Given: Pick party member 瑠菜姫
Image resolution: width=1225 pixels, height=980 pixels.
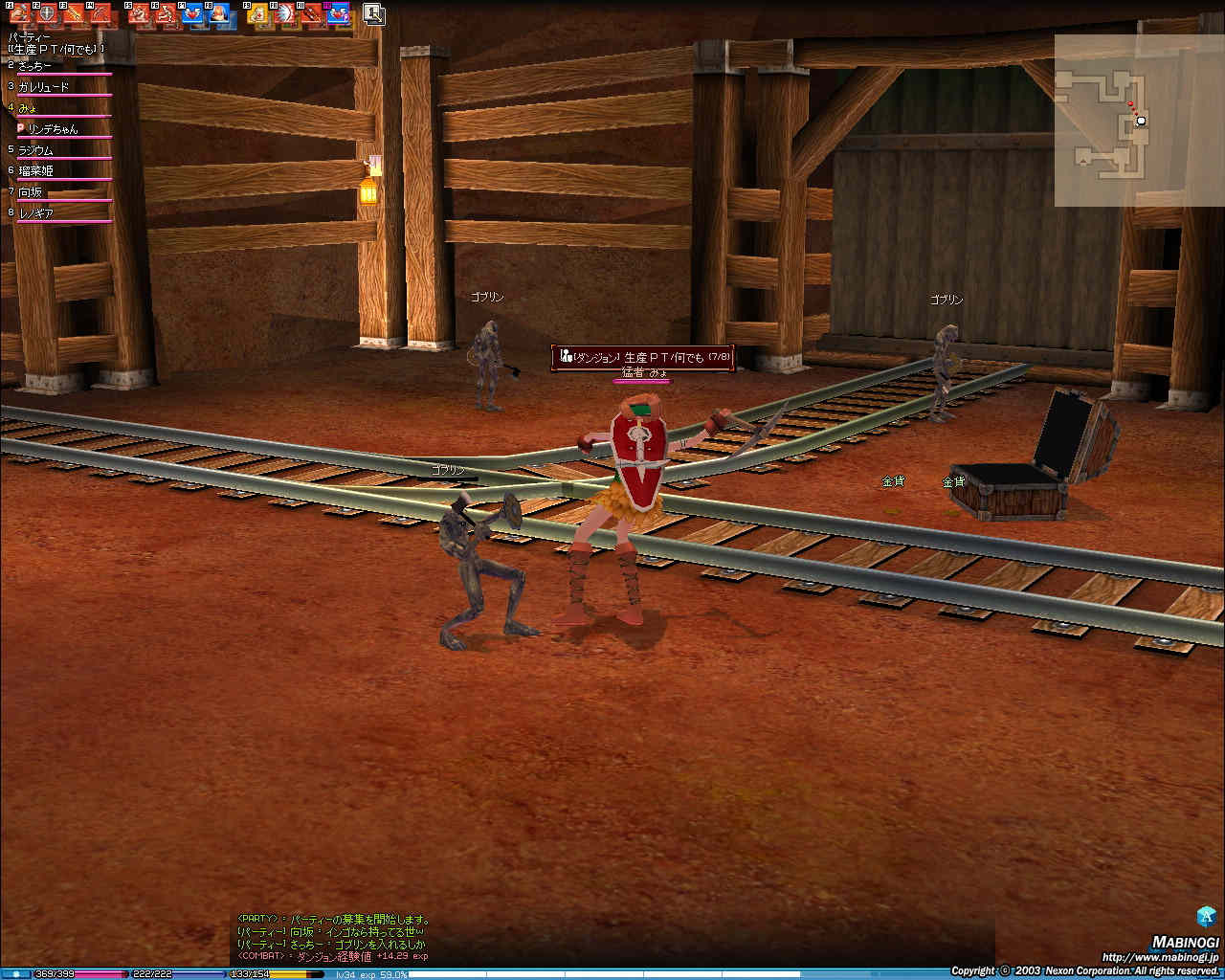Looking at the screenshot, I should click(36, 171).
